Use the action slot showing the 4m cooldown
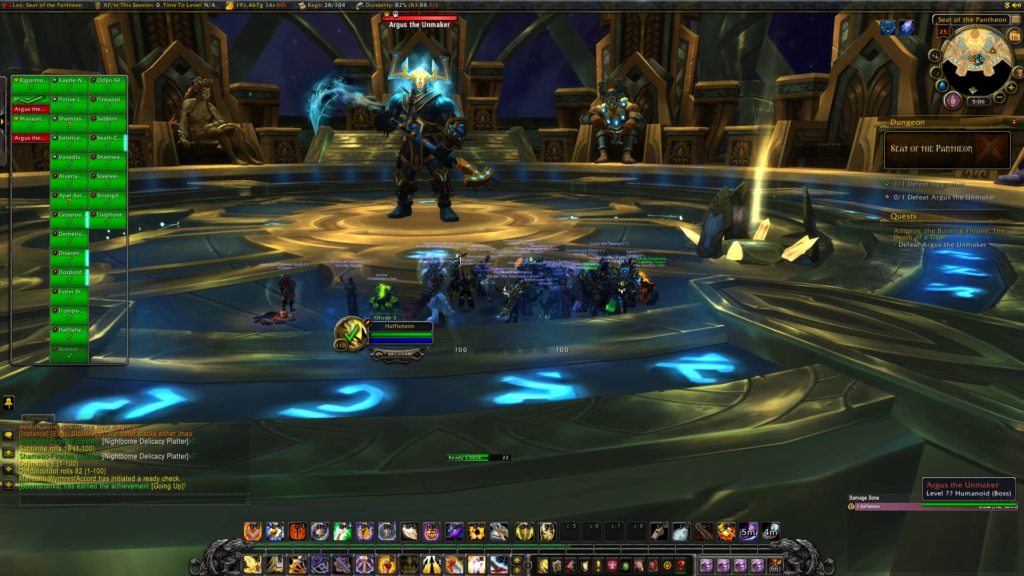 [x=770, y=532]
